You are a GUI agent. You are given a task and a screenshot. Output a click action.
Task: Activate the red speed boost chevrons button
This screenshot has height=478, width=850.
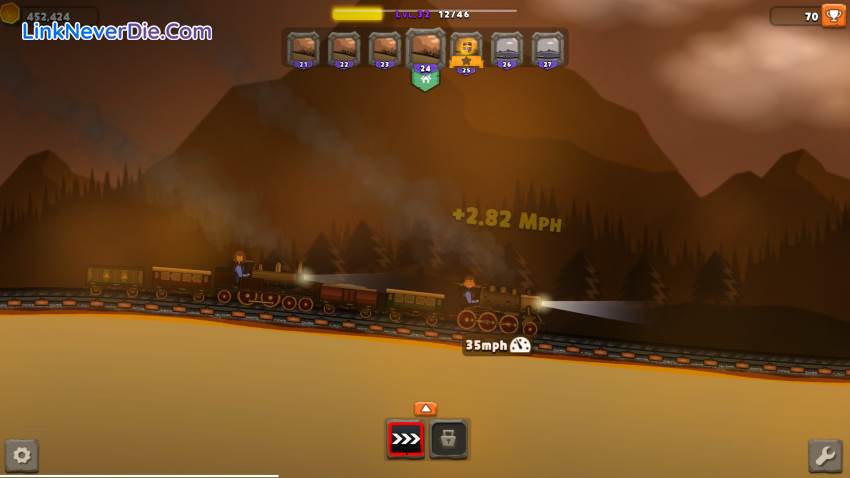[x=406, y=439]
